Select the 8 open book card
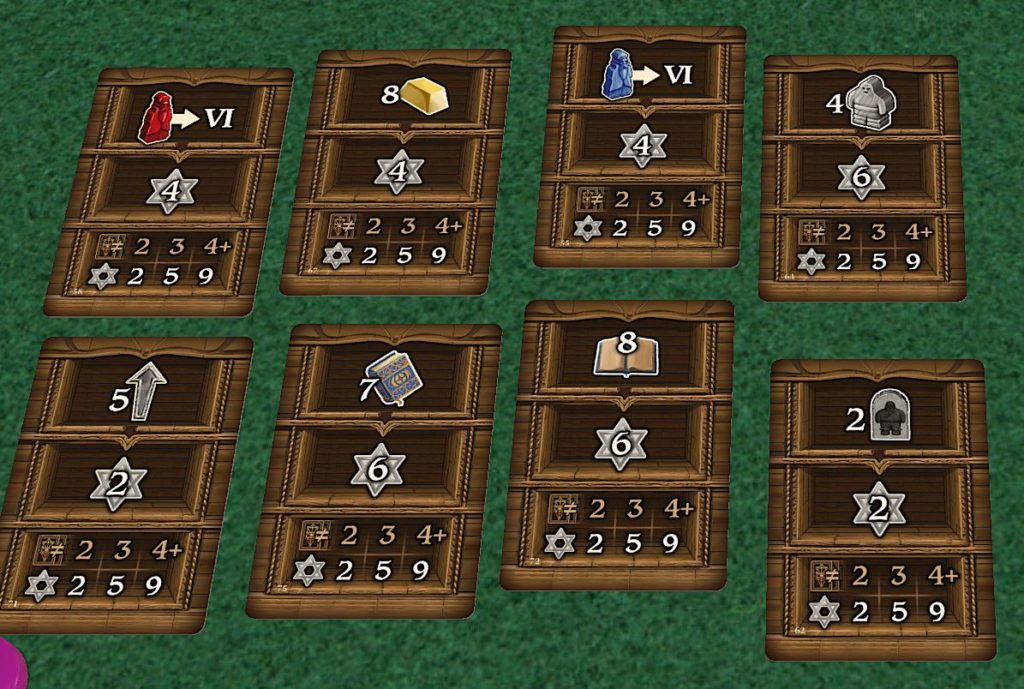The image size is (1024, 689). tap(619, 444)
